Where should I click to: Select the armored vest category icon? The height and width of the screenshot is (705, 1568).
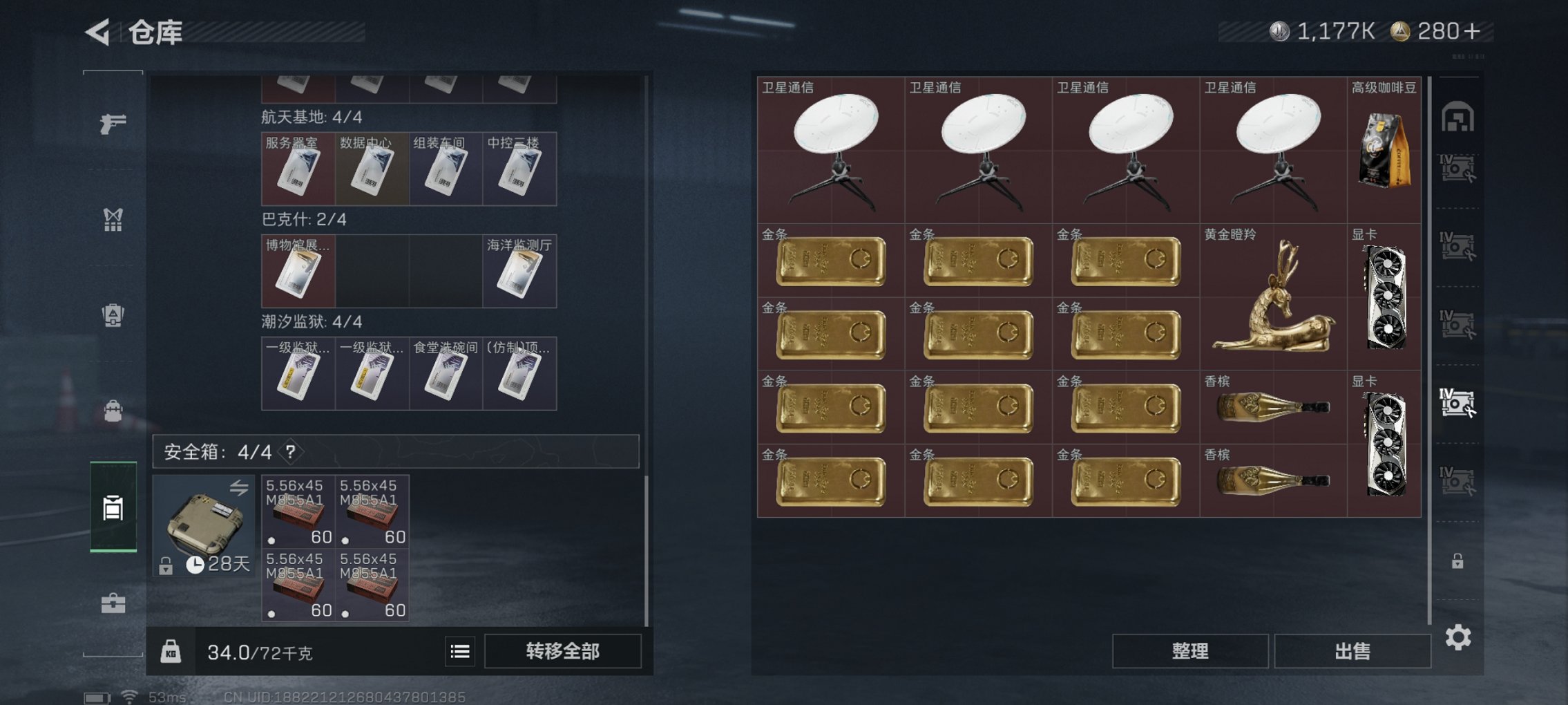[113, 314]
